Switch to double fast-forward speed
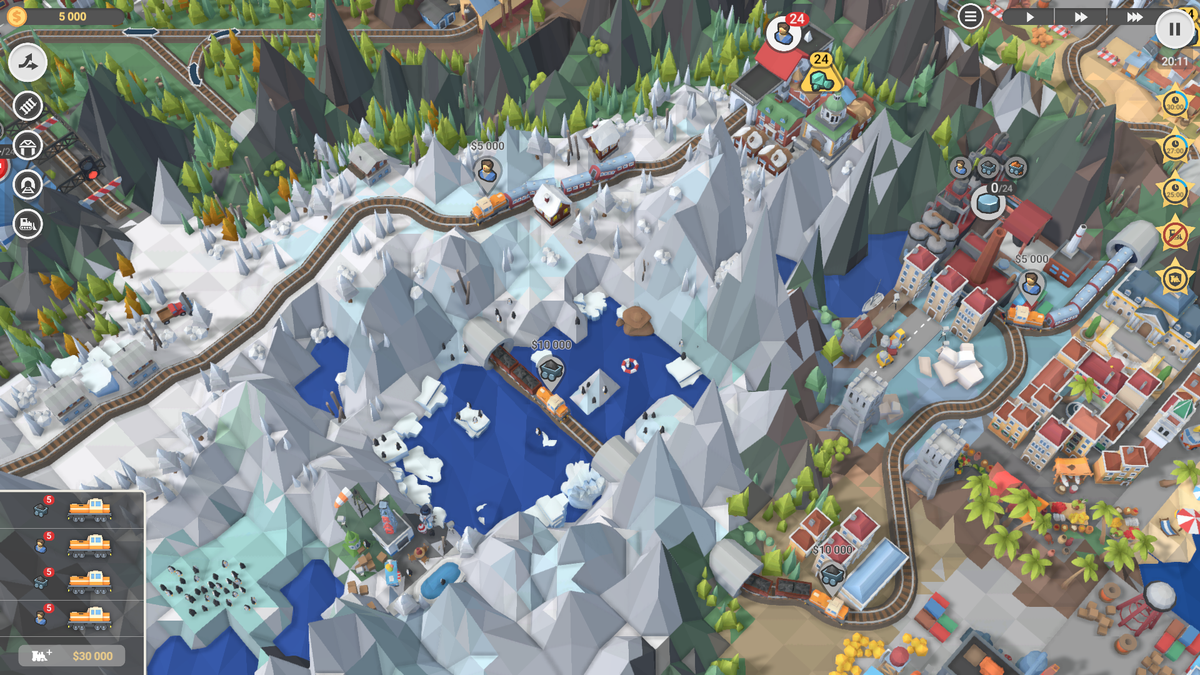 pyautogui.click(x=1081, y=17)
